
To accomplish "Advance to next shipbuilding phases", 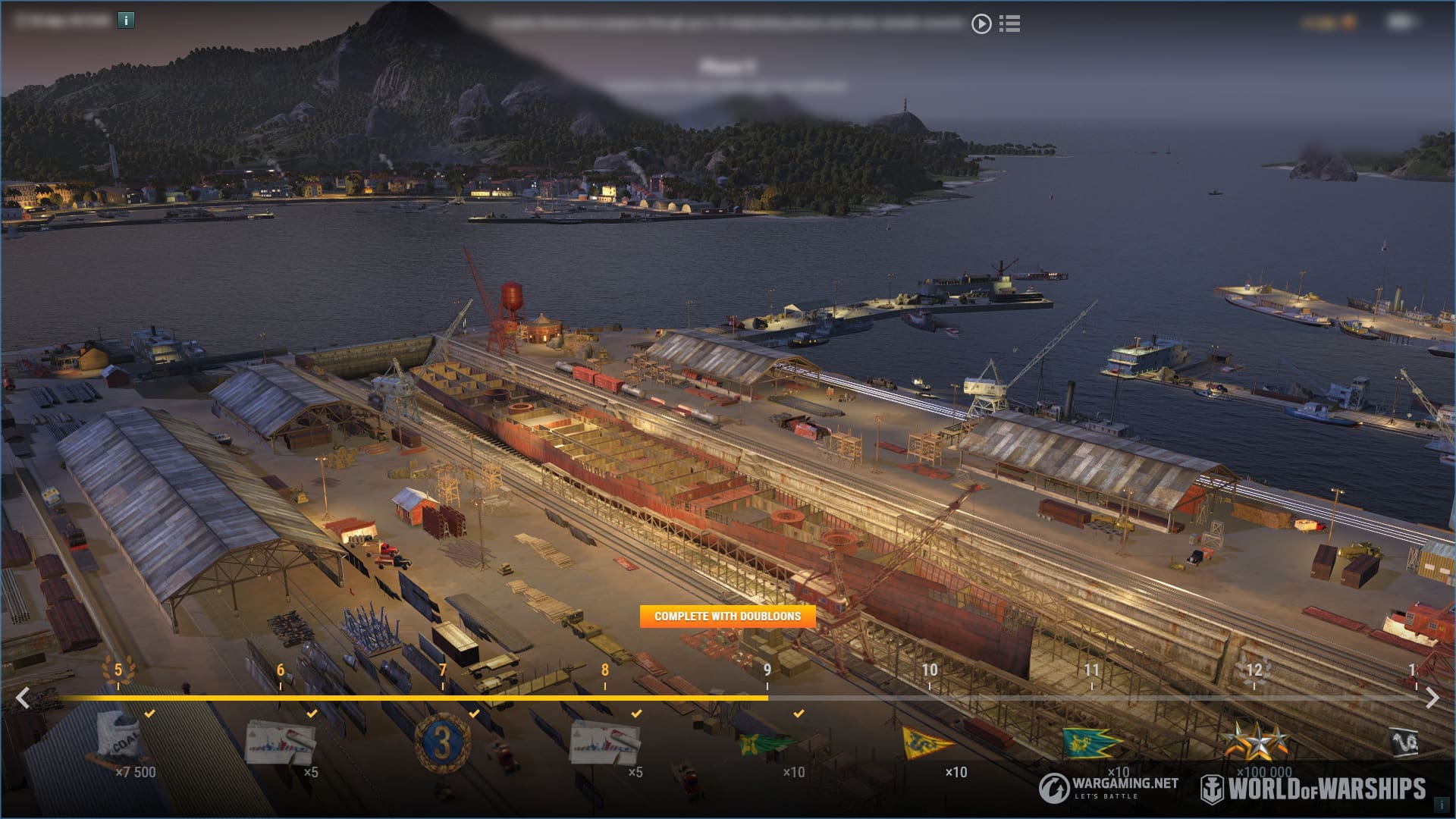I will pos(1432,698).
